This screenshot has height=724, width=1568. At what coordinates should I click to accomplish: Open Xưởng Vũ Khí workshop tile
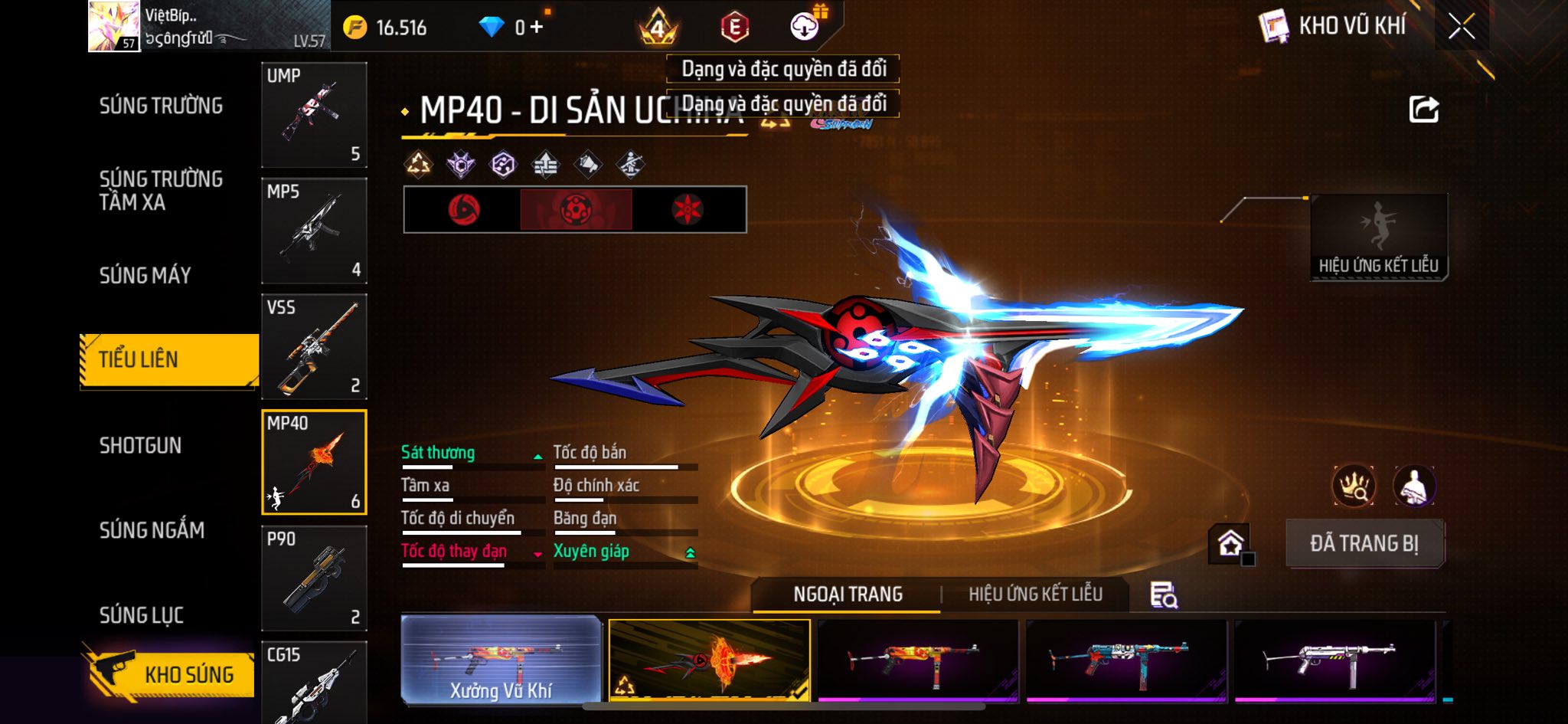click(501, 659)
